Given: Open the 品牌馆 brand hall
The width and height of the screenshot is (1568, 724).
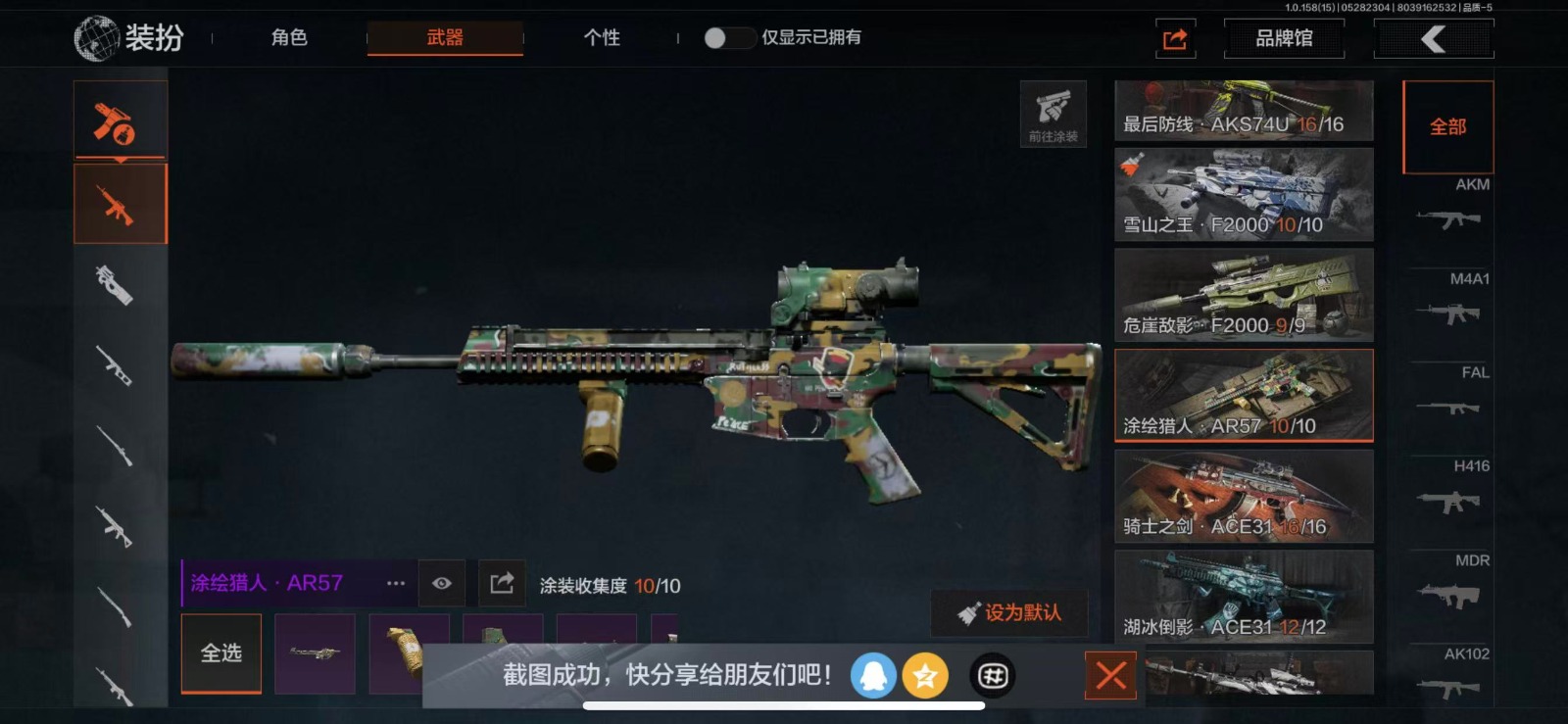Looking at the screenshot, I should 1284,39.
